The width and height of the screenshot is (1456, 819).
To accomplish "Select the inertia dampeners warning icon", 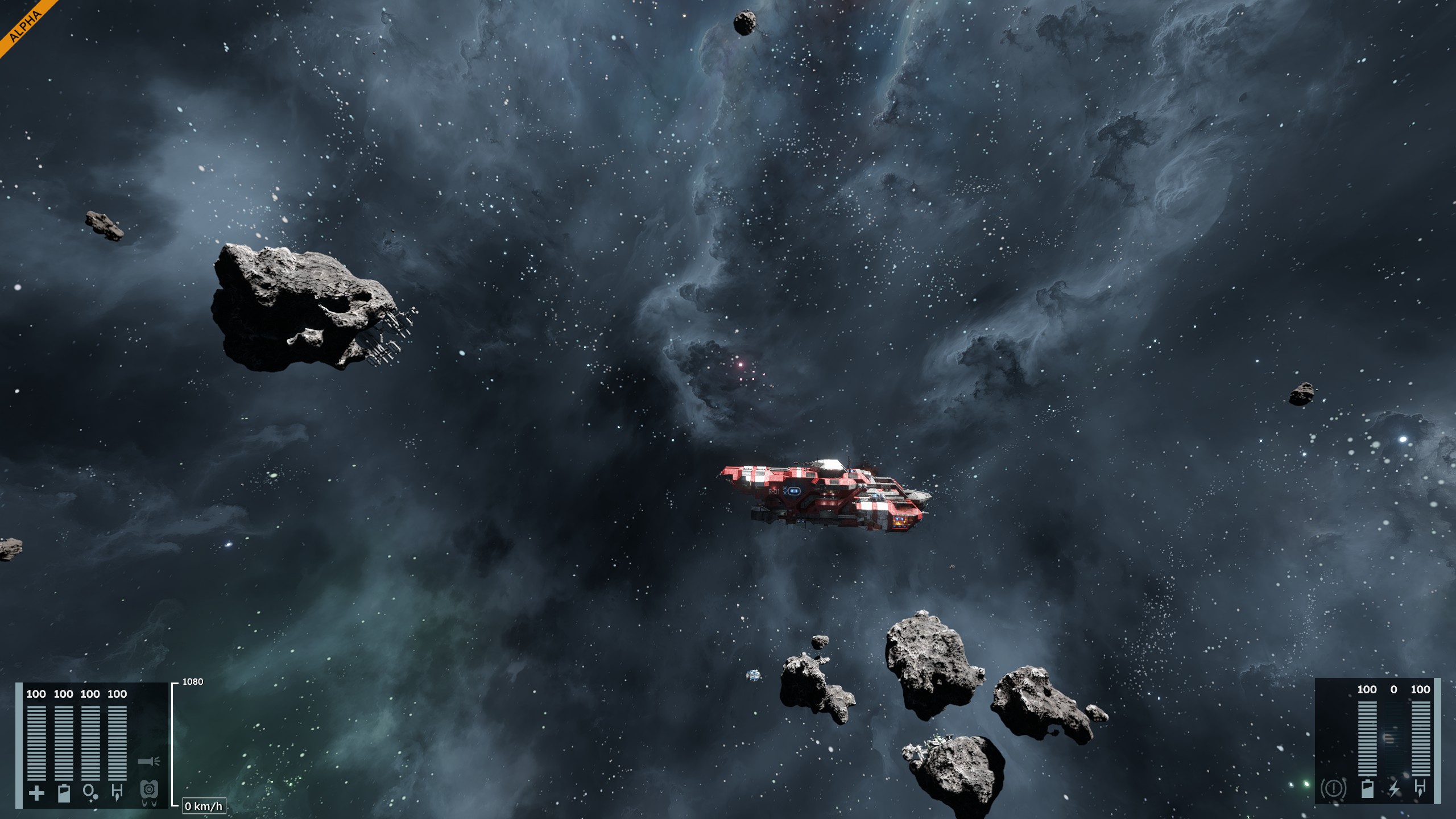I will tap(1333, 789).
